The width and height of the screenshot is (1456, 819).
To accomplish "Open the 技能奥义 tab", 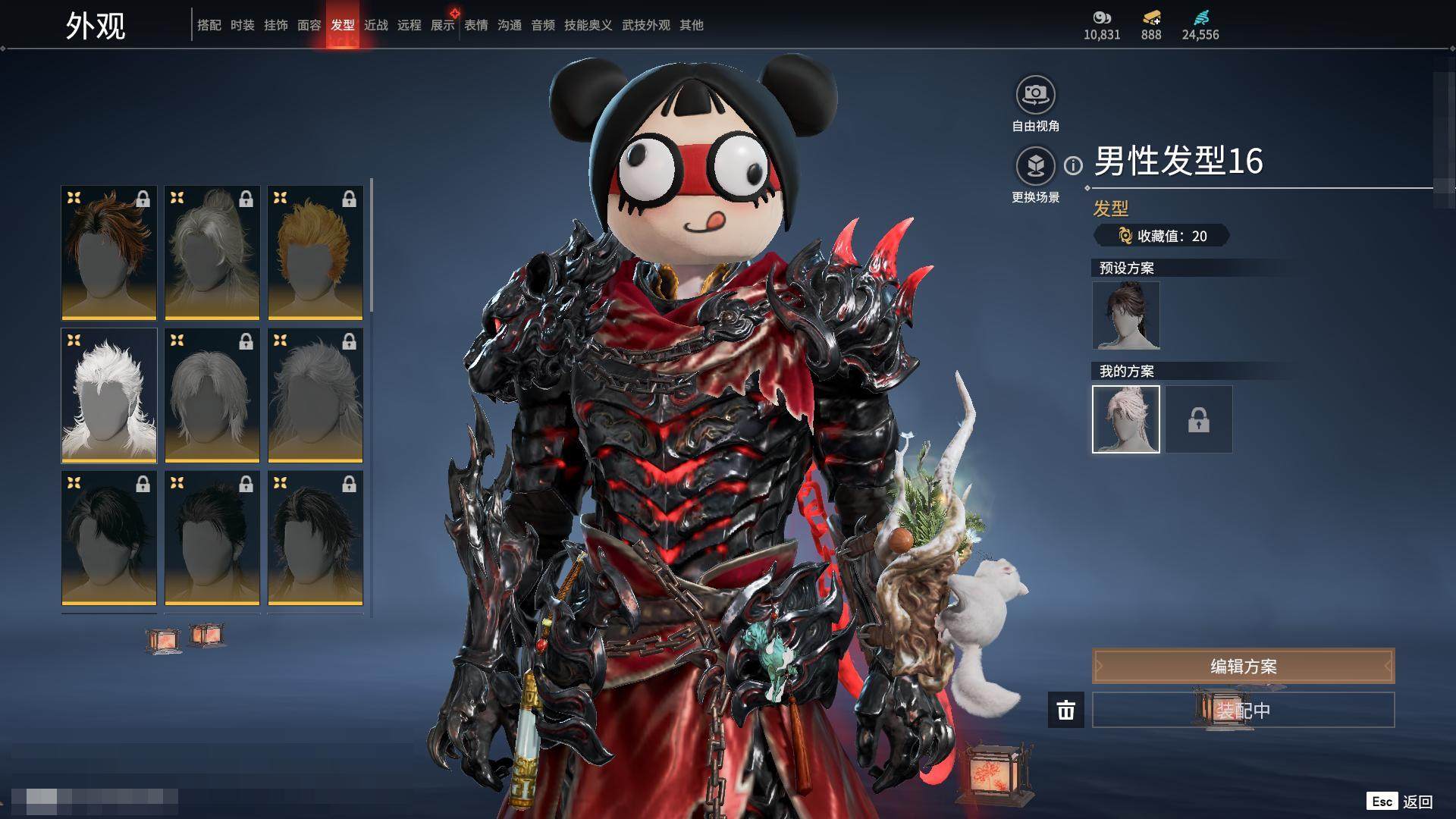I will [x=588, y=25].
